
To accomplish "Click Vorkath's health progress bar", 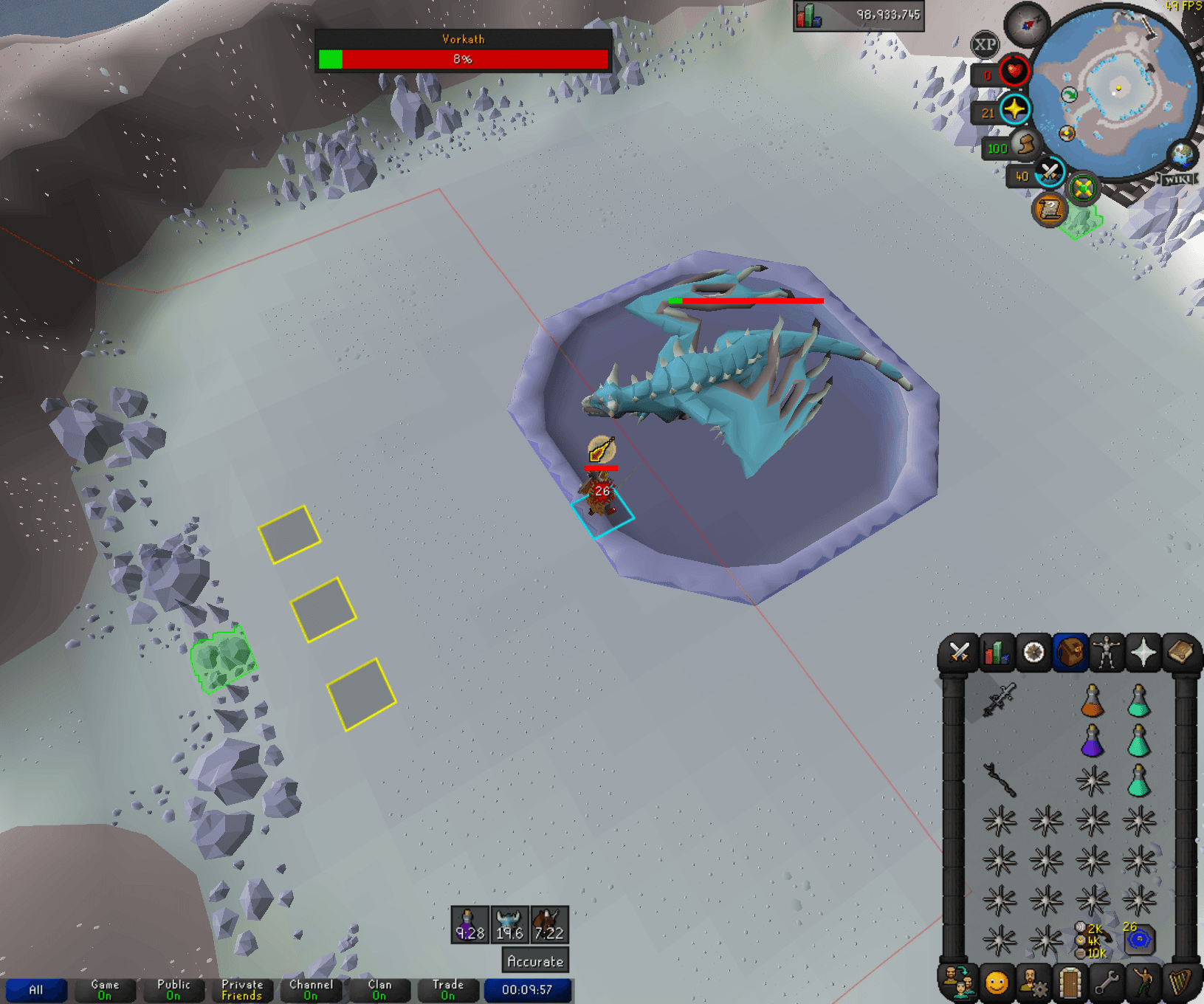I will [461, 60].
